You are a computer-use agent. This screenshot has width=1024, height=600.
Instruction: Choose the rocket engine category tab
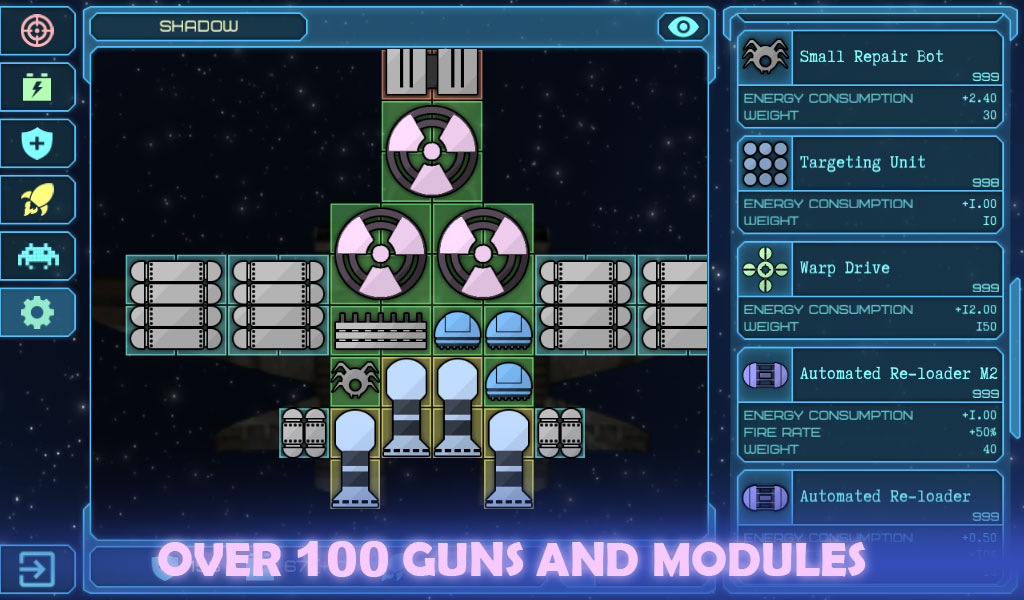(x=38, y=200)
